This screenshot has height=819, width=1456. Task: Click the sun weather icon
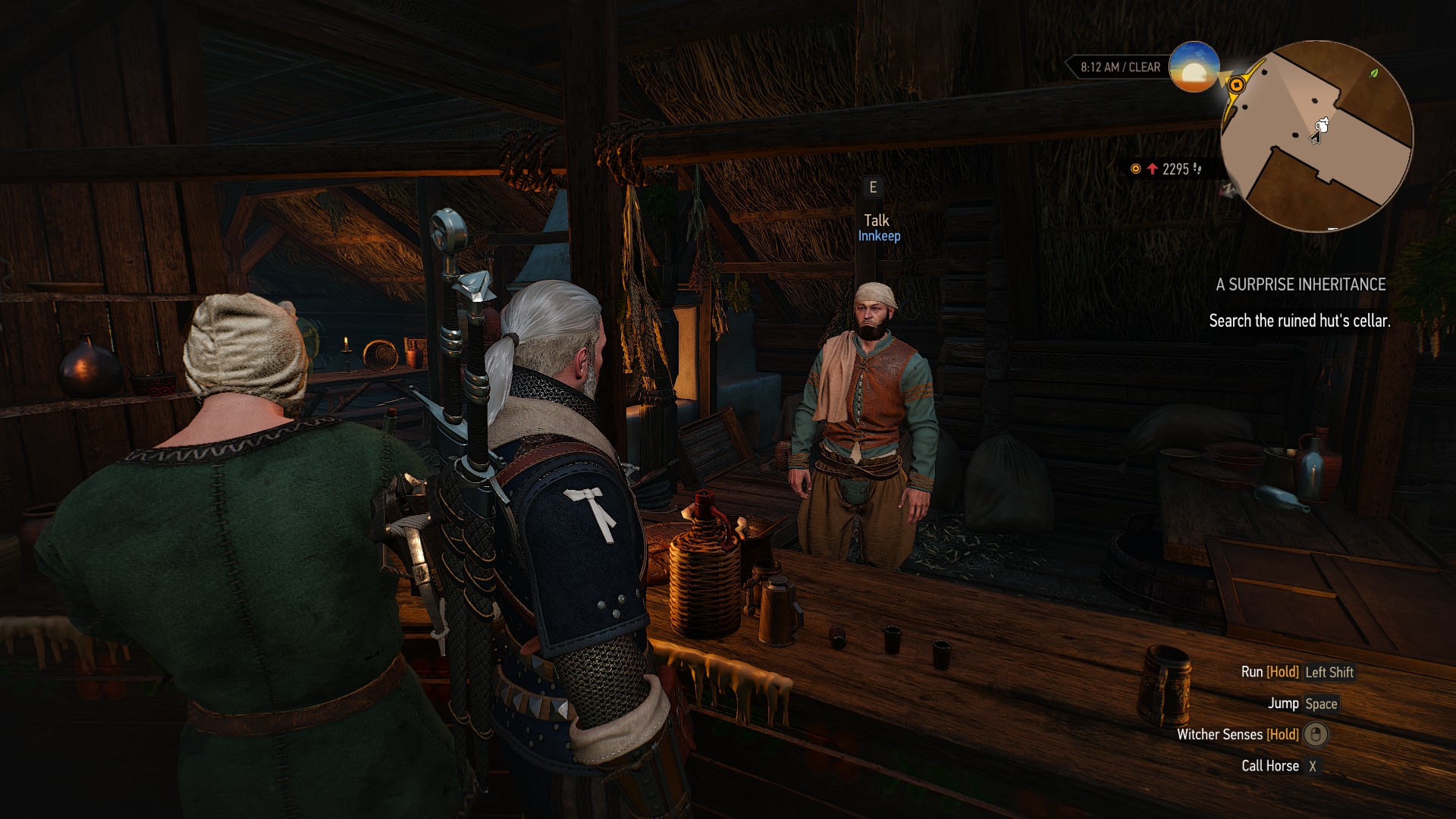coord(1194,67)
